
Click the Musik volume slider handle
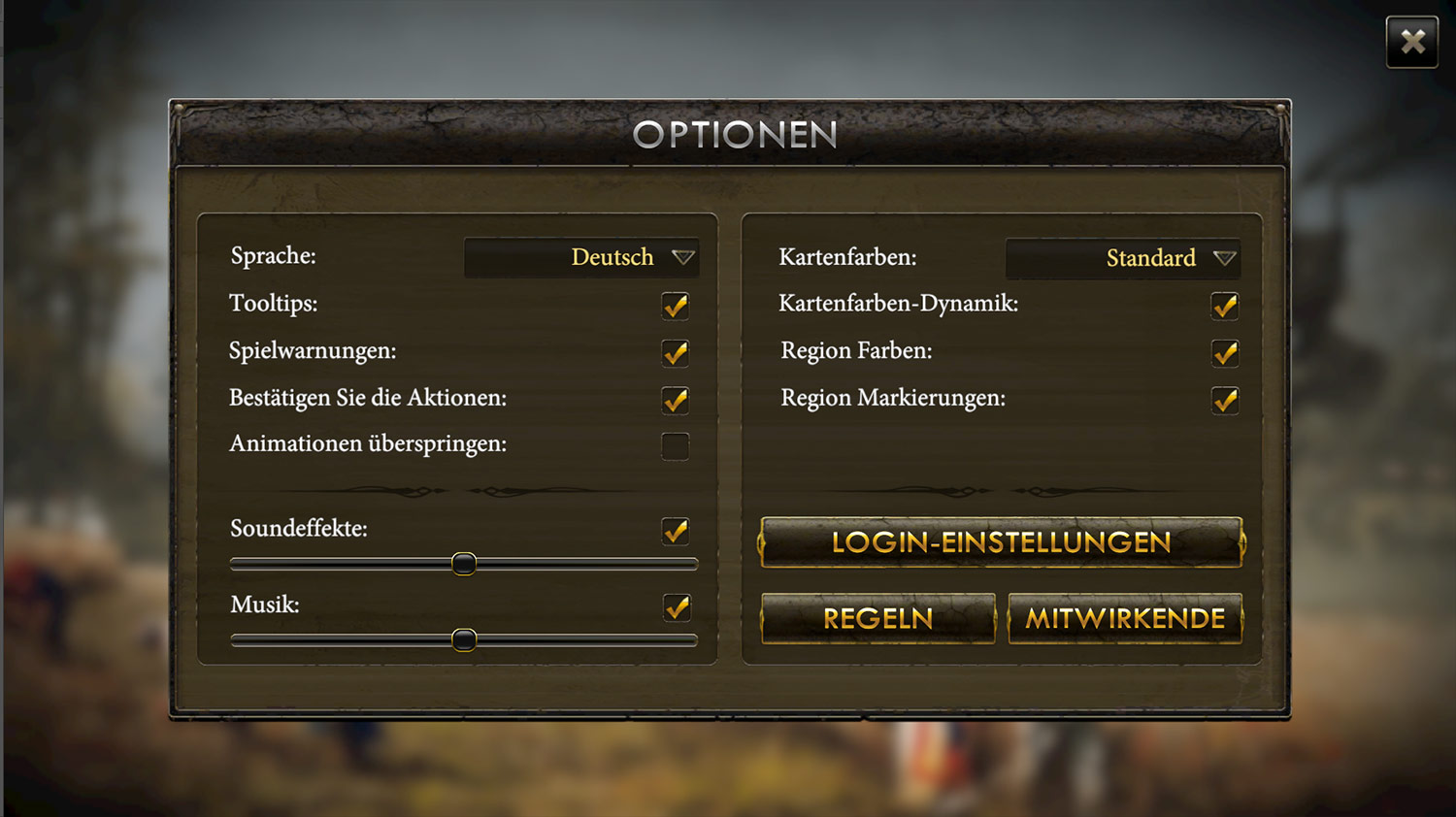(464, 639)
